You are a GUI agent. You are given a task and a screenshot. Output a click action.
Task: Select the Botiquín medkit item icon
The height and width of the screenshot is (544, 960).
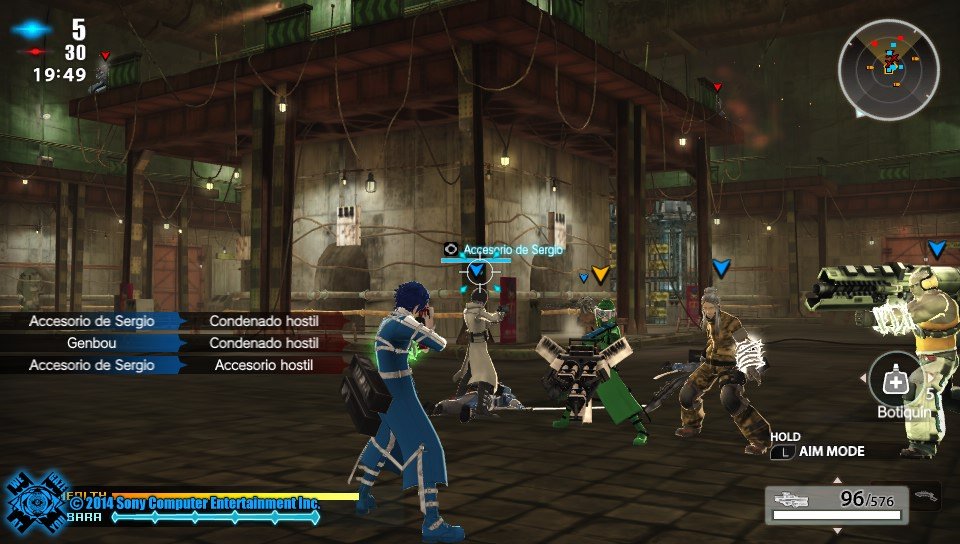(893, 379)
